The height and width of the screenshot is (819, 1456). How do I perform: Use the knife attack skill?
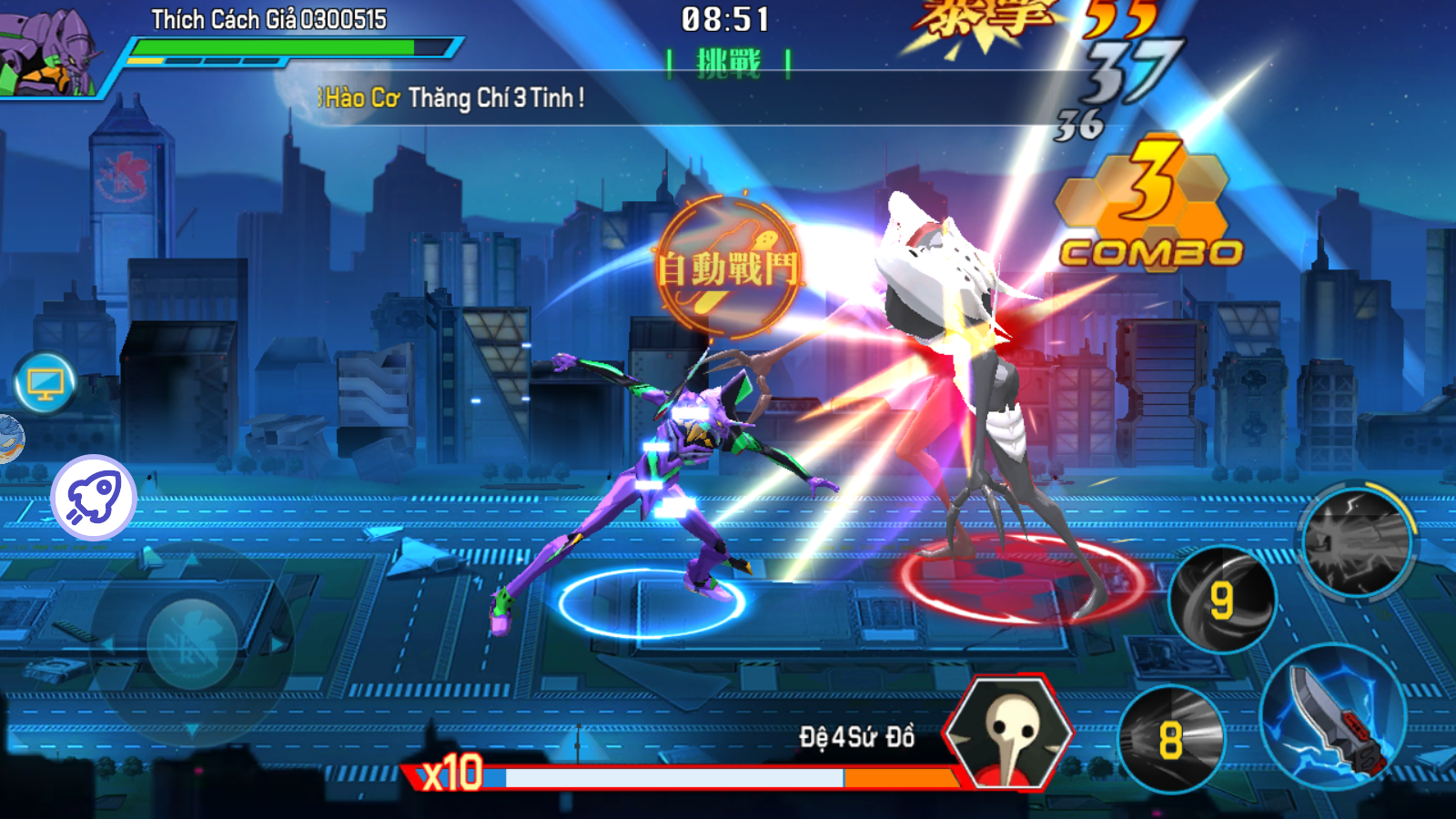(x=1334, y=717)
